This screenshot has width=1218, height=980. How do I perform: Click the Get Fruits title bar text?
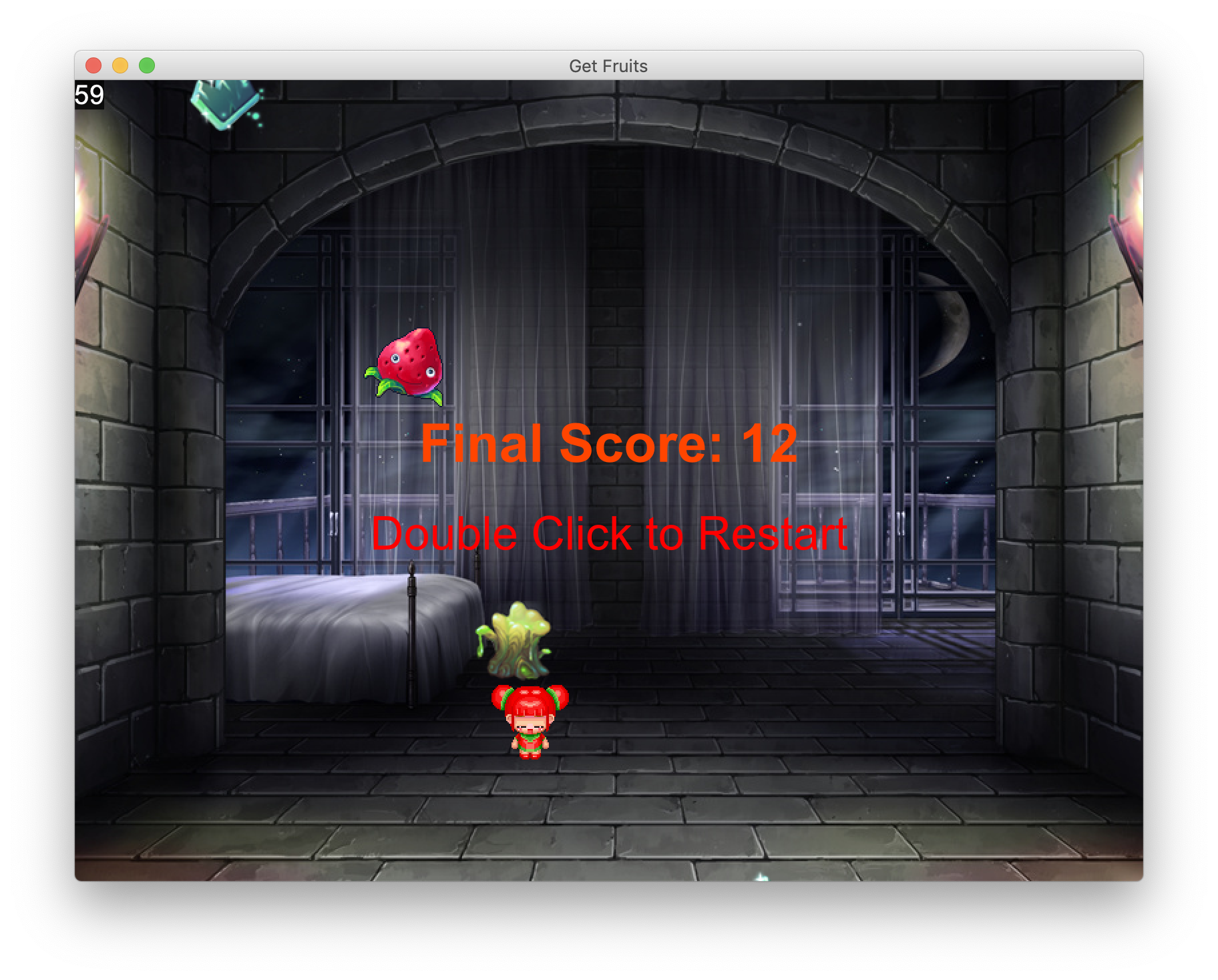[608, 65]
